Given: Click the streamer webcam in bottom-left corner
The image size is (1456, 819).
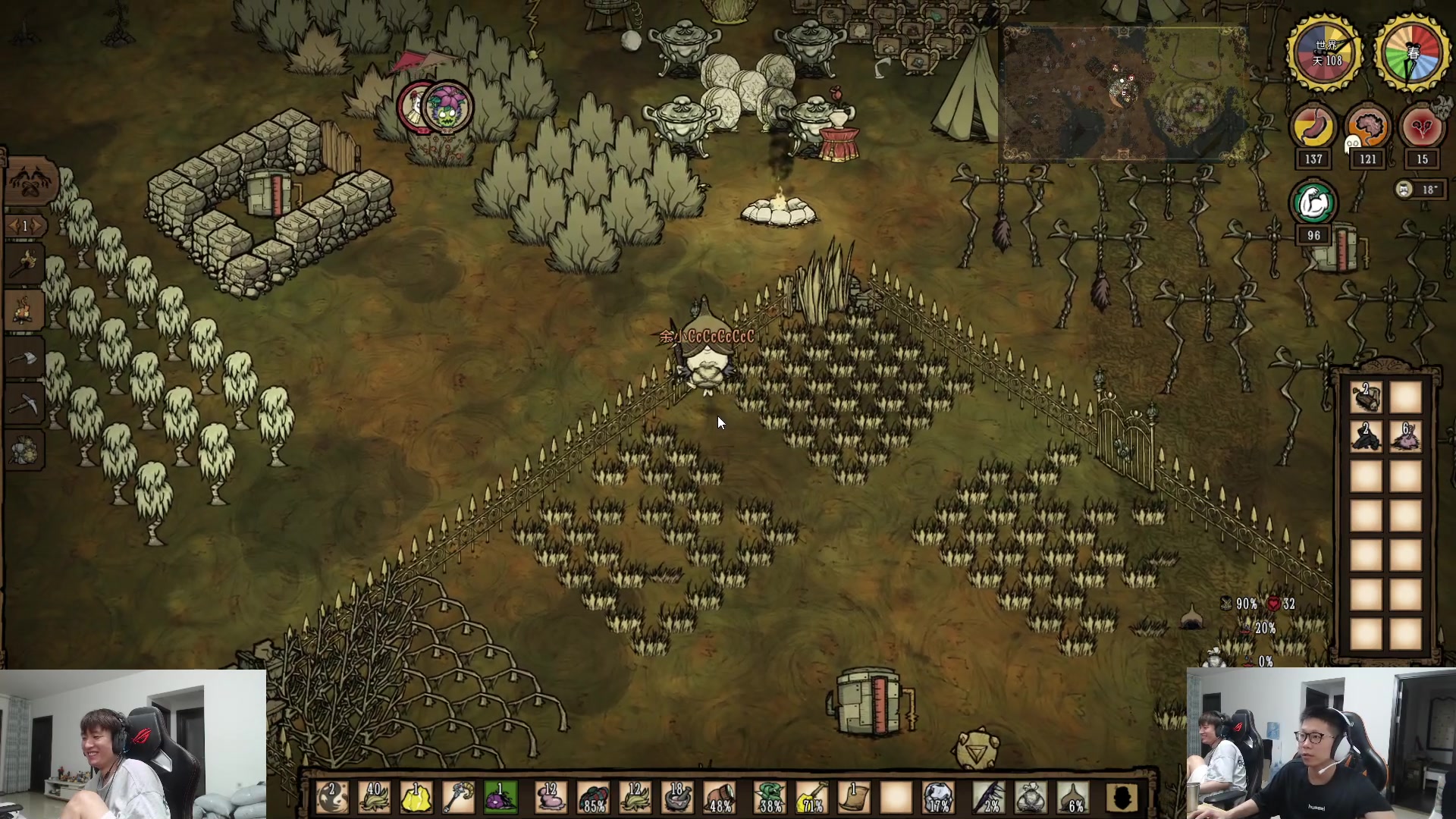Looking at the screenshot, I should (133, 744).
